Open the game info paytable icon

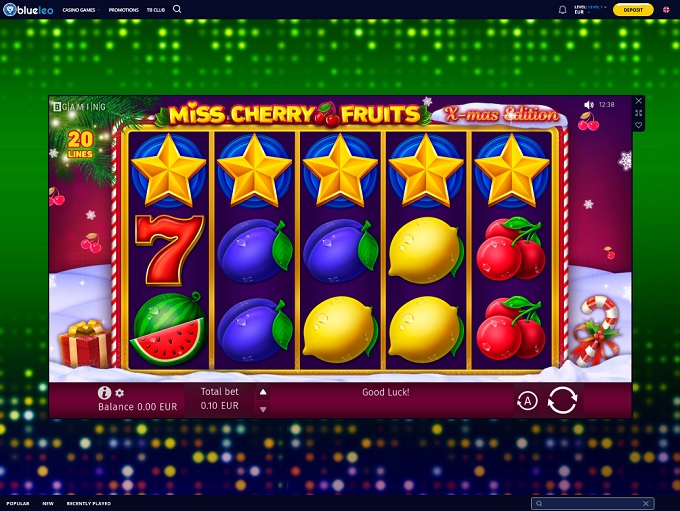[x=104, y=393]
